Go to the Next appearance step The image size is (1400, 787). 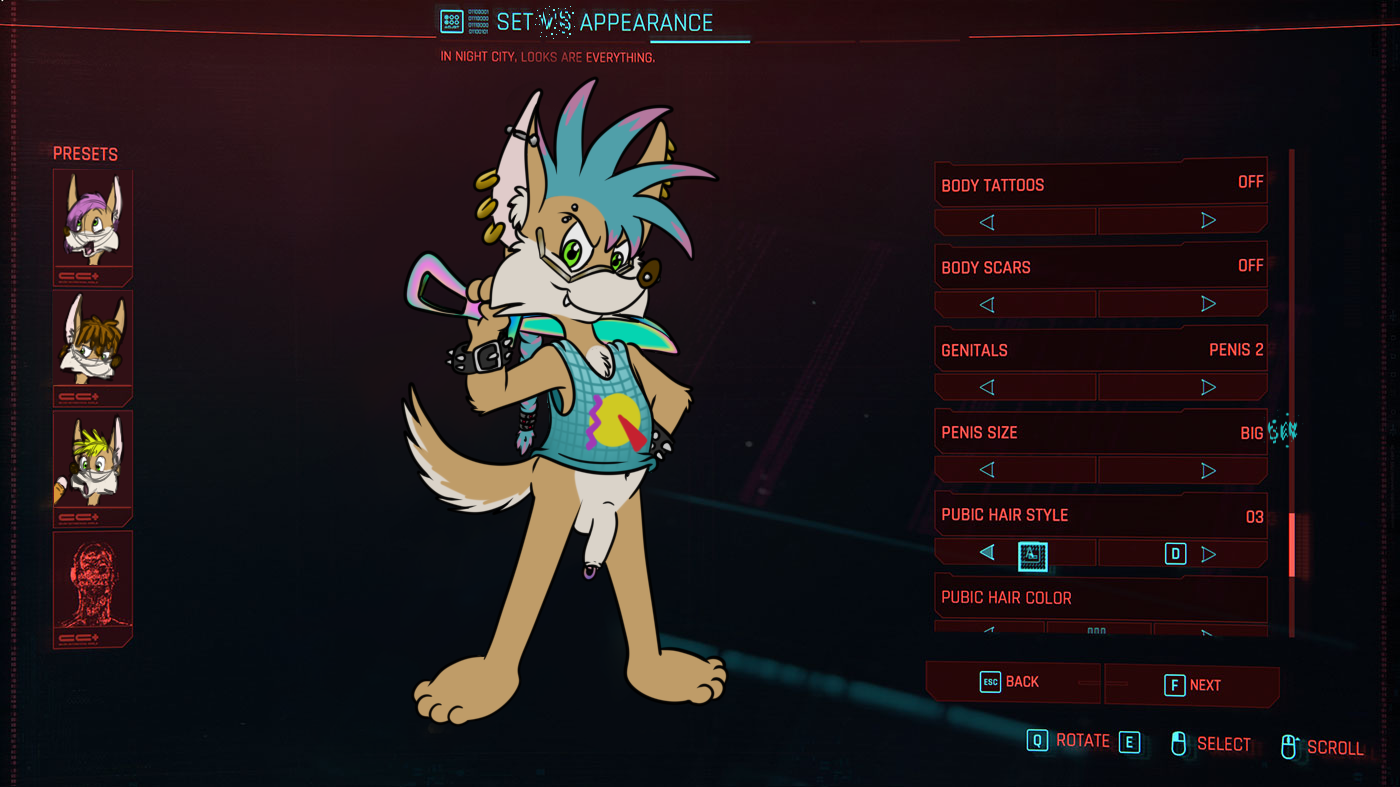pyautogui.click(x=1192, y=685)
